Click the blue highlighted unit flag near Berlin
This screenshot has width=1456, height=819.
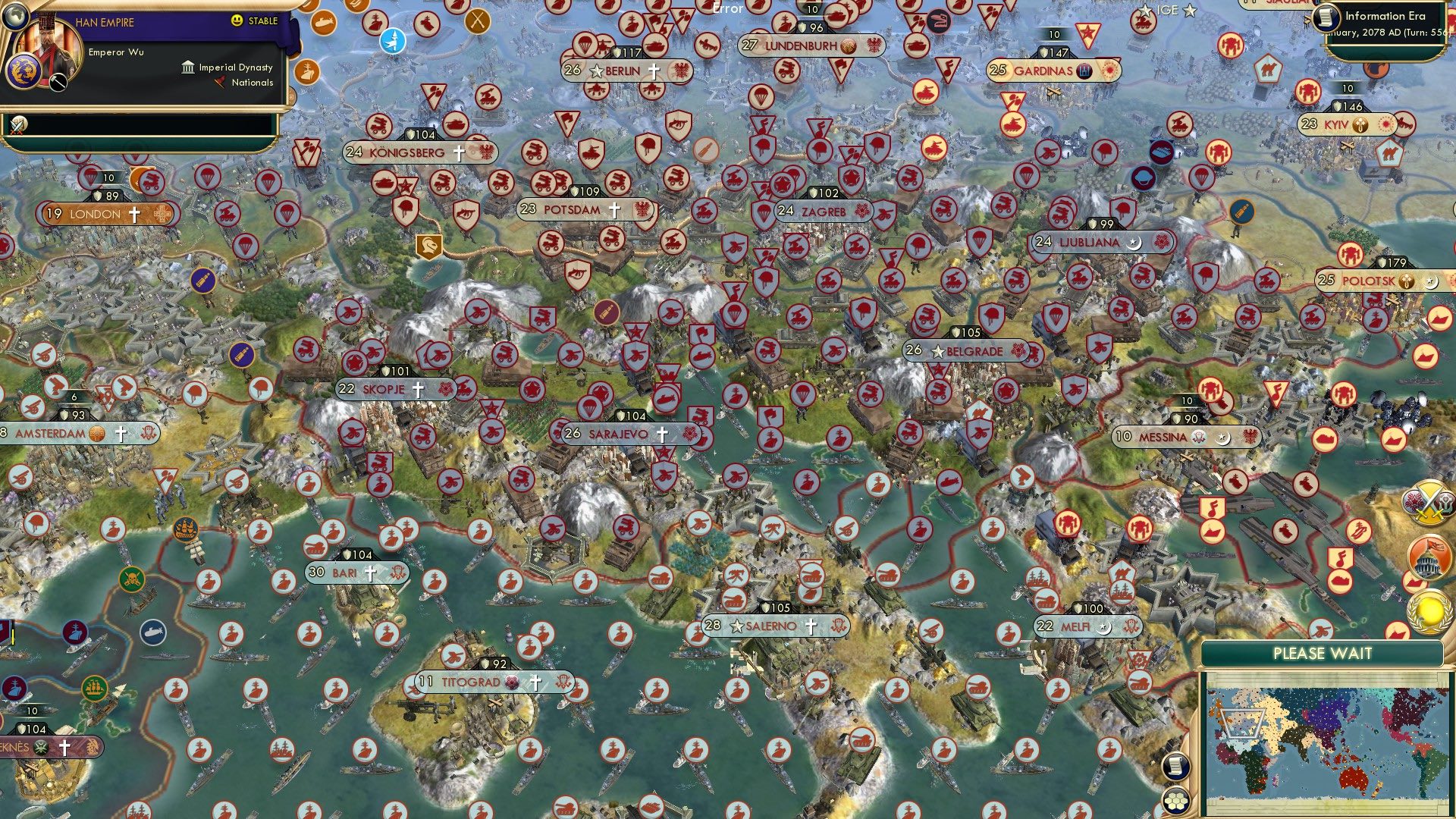393,42
